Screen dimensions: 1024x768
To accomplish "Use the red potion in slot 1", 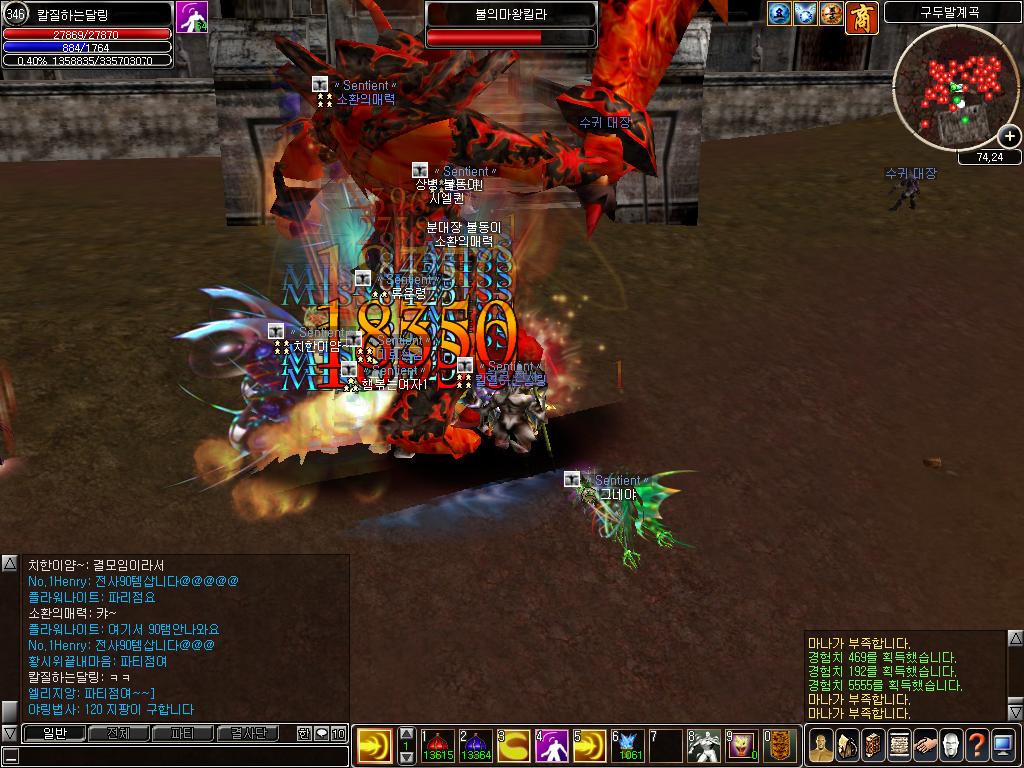I will pos(437,744).
